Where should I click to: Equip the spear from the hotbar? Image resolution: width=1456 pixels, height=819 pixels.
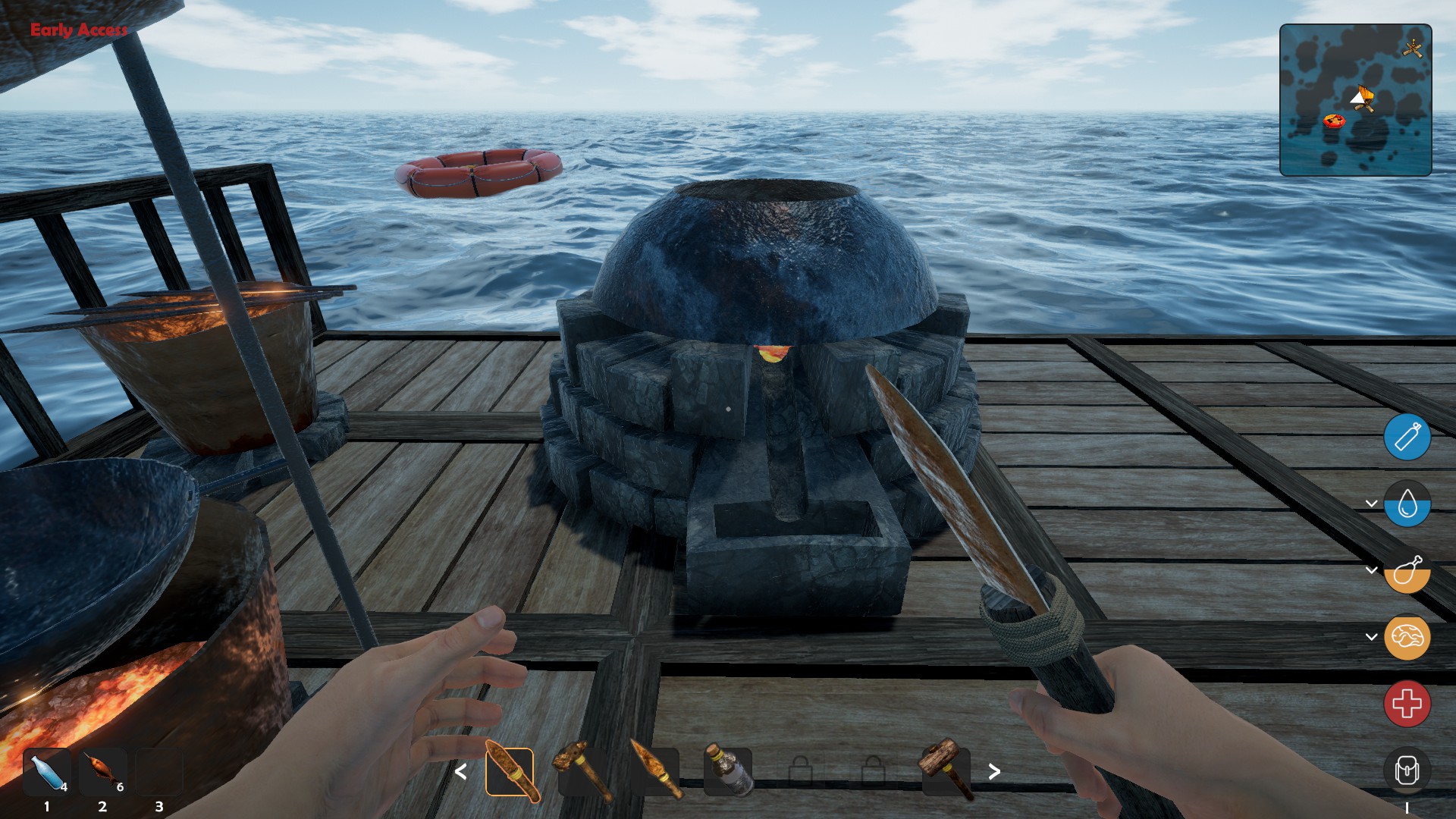point(655,772)
